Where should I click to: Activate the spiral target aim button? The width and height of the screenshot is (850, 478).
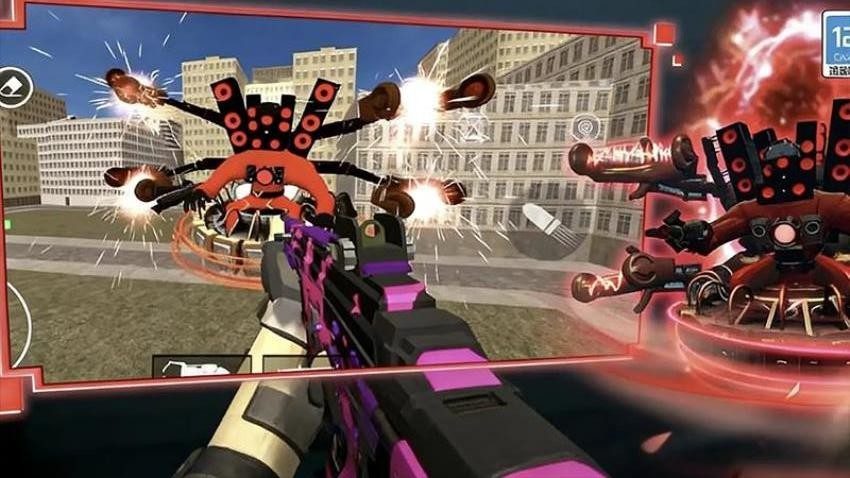point(585,127)
